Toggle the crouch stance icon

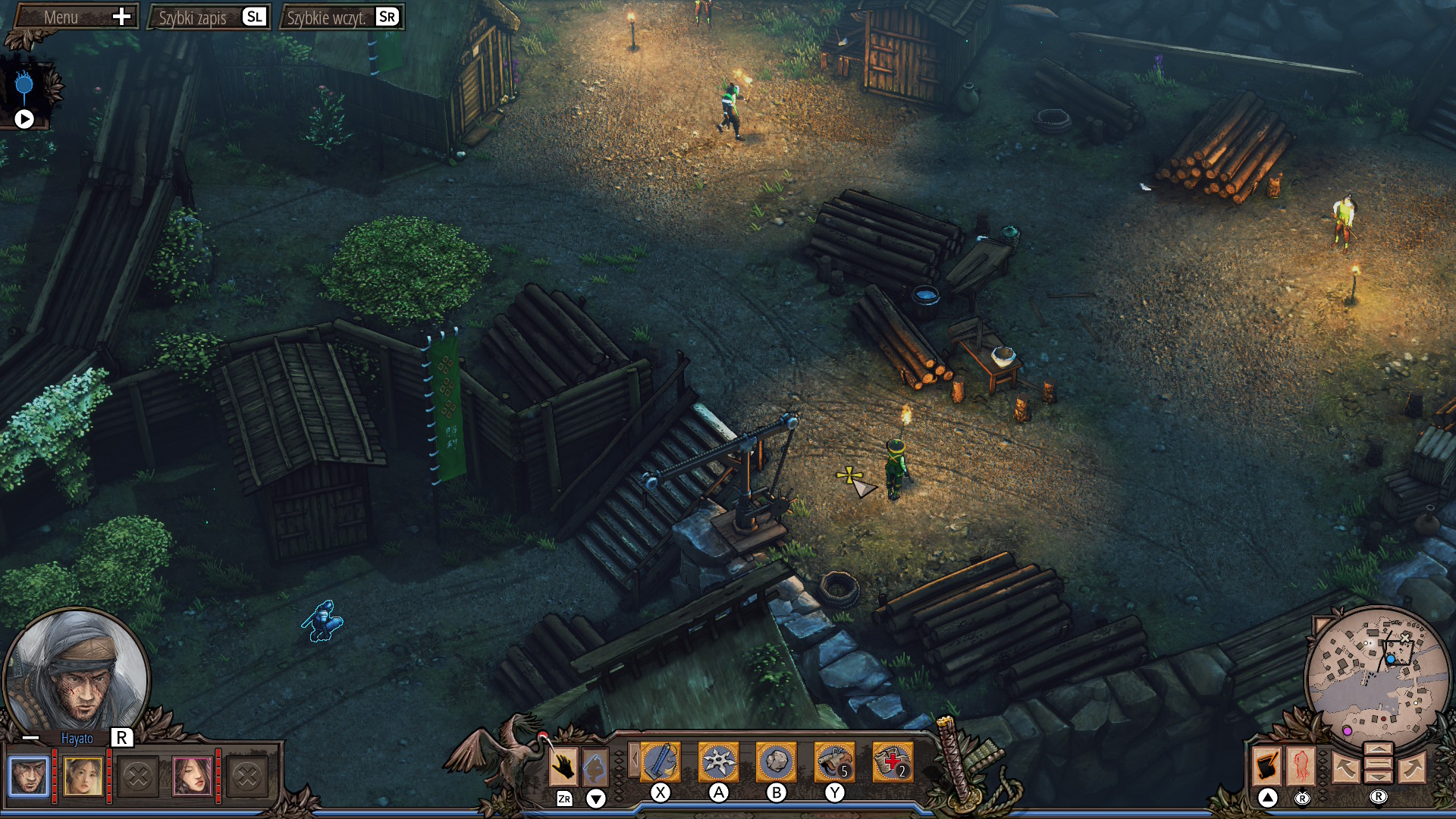coord(595,764)
